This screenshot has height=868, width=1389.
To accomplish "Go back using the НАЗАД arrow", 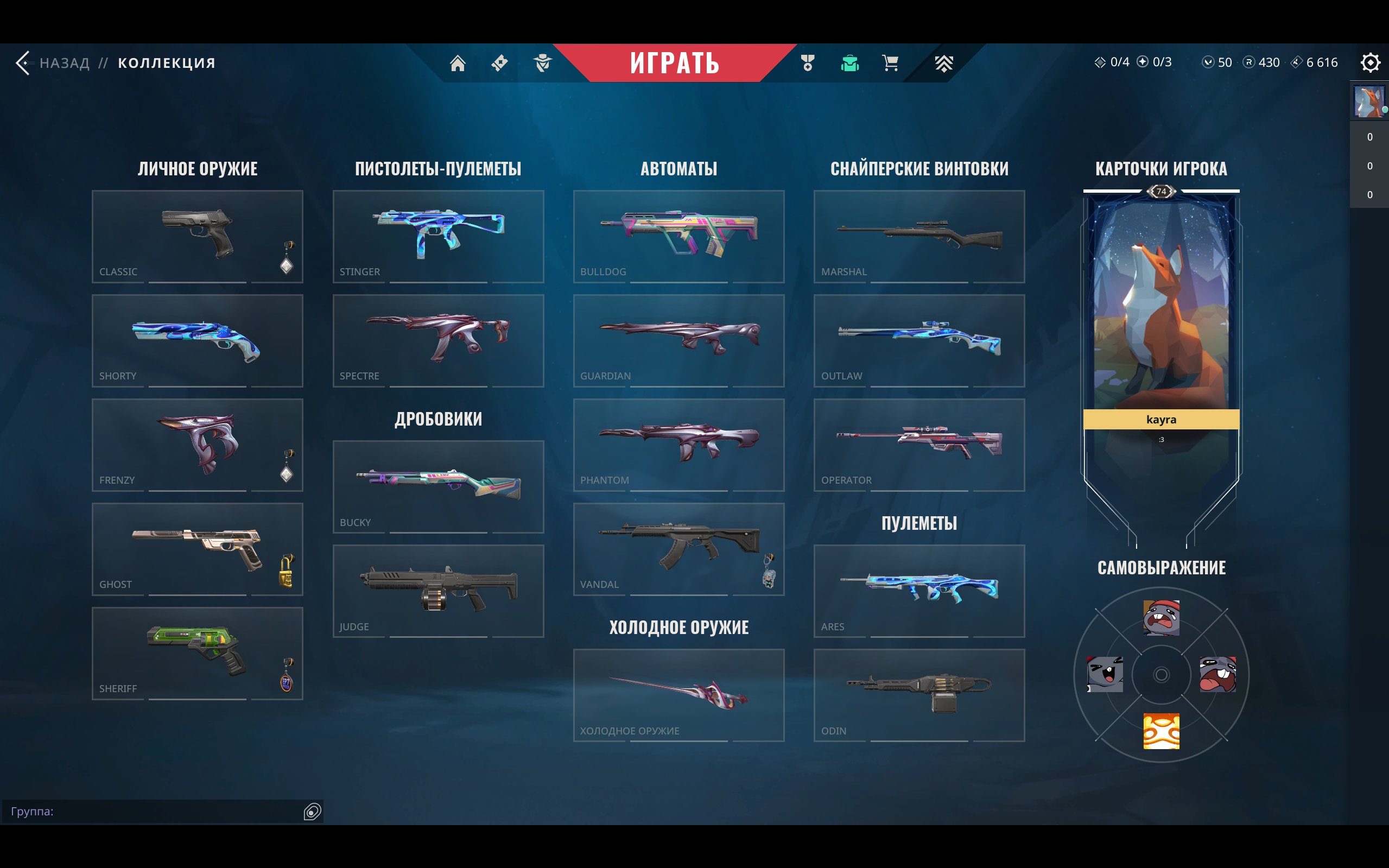I will [24, 62].
